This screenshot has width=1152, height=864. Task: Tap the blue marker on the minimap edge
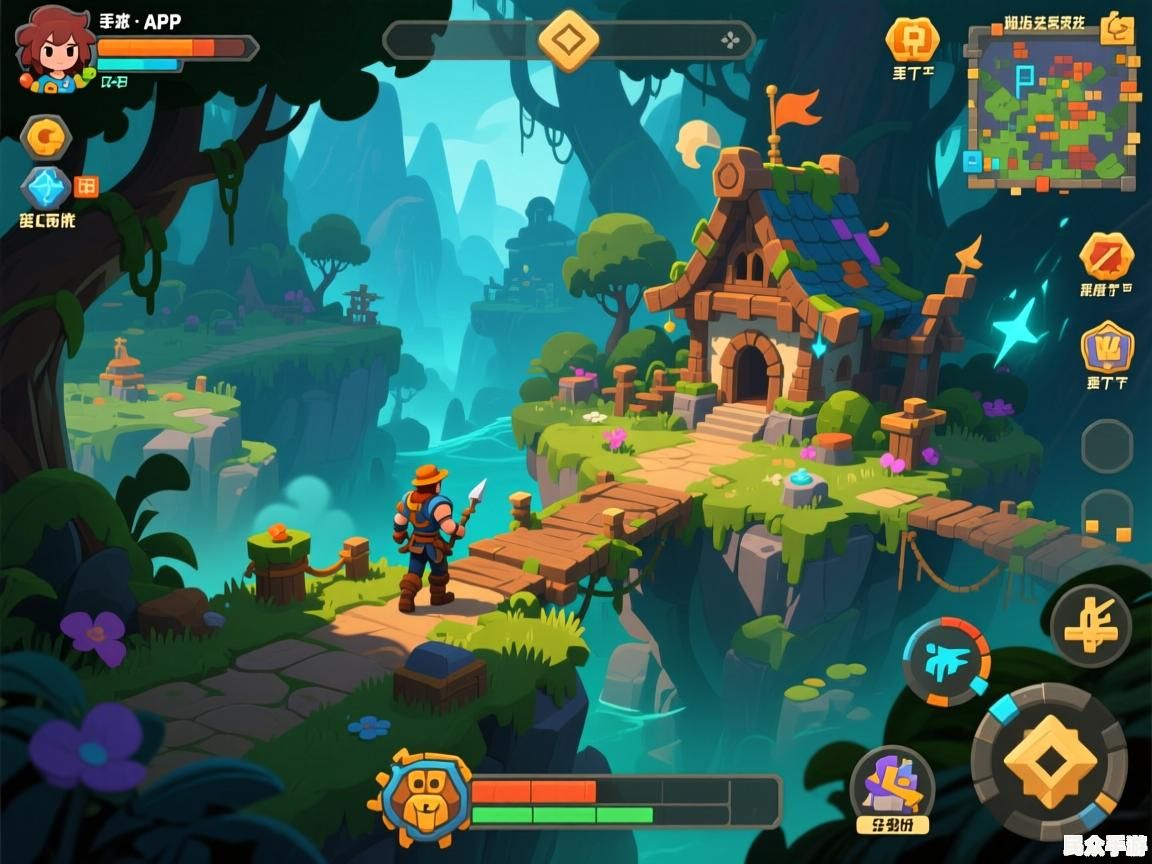point(972,161)
